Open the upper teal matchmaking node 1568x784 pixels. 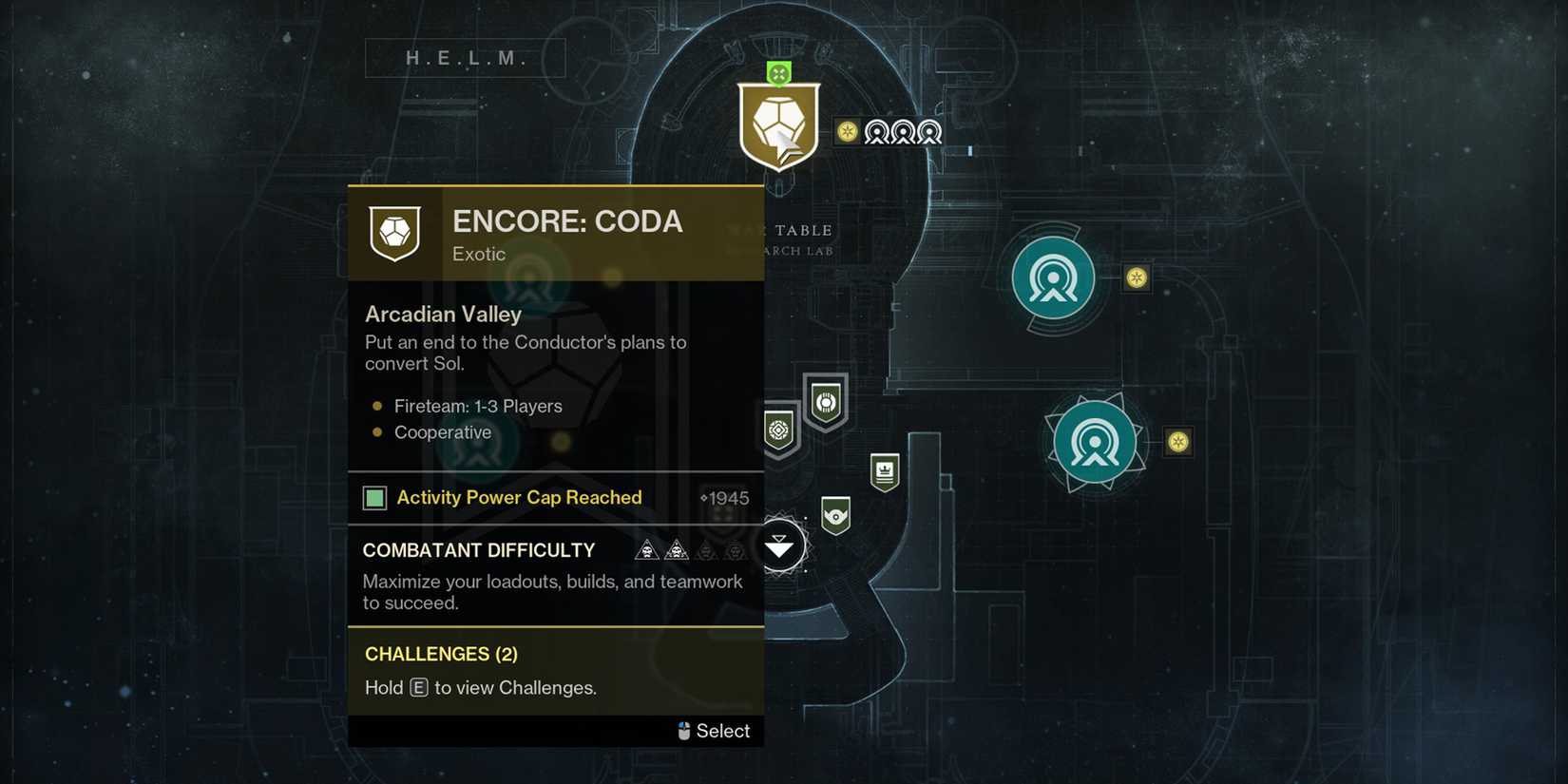point(1055,277)
